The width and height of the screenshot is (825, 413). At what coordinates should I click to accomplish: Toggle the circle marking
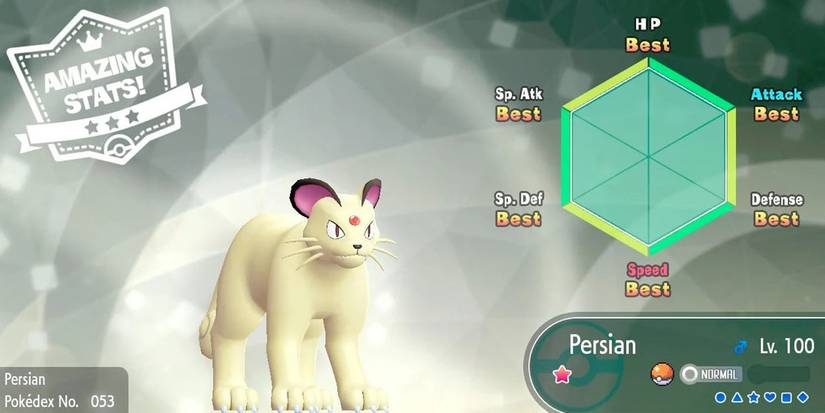click(x=720, y=398)
